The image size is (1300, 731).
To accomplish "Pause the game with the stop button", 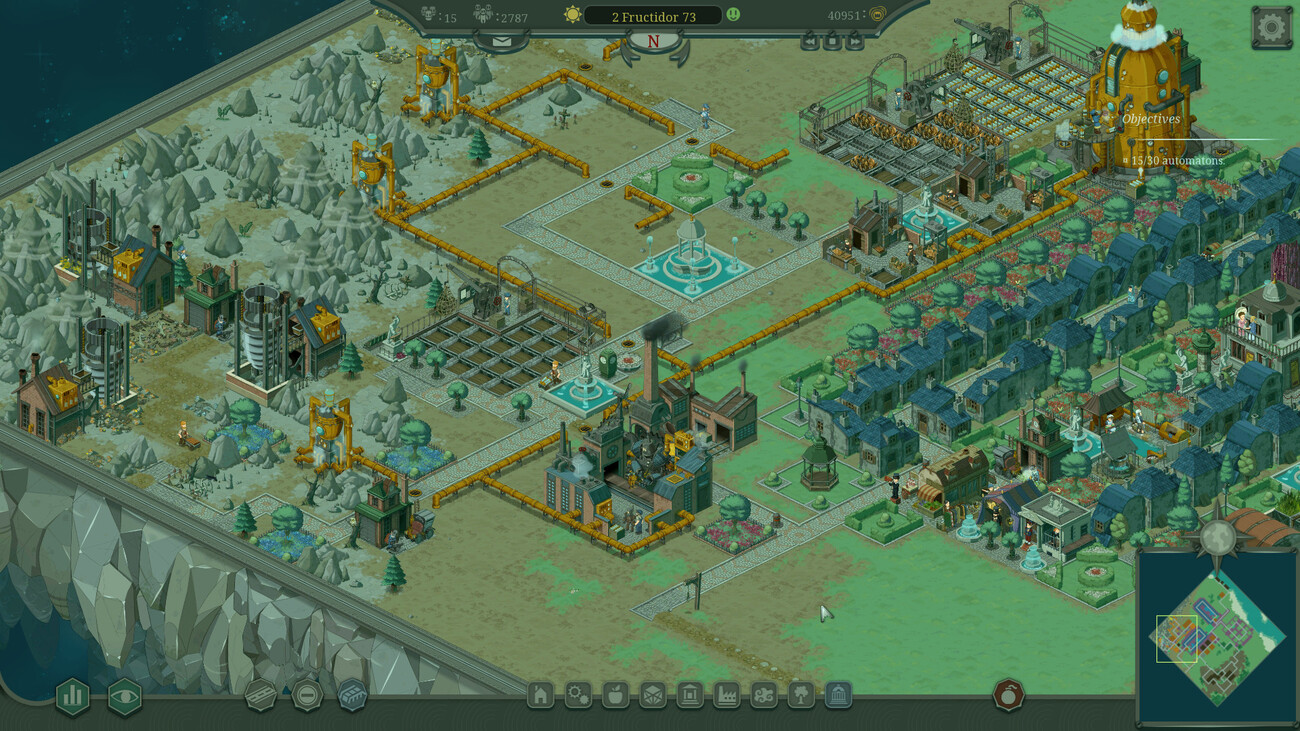I will click(833, 41).
